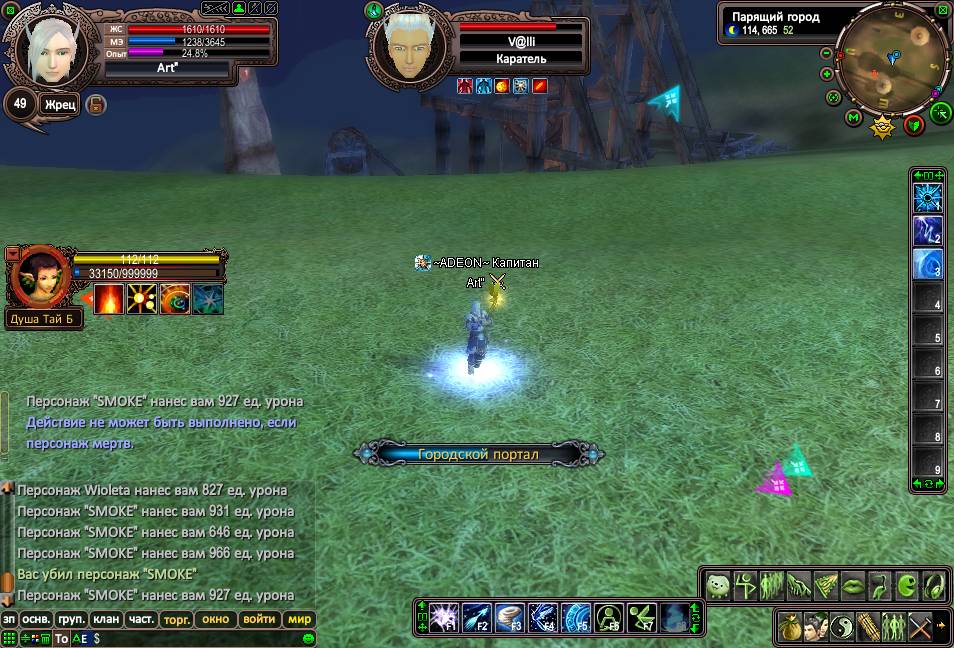Screen dimensions: 954x648
Task: Open the inventory money bag icon
Action: pyautogui.click(x=791, y=627)
